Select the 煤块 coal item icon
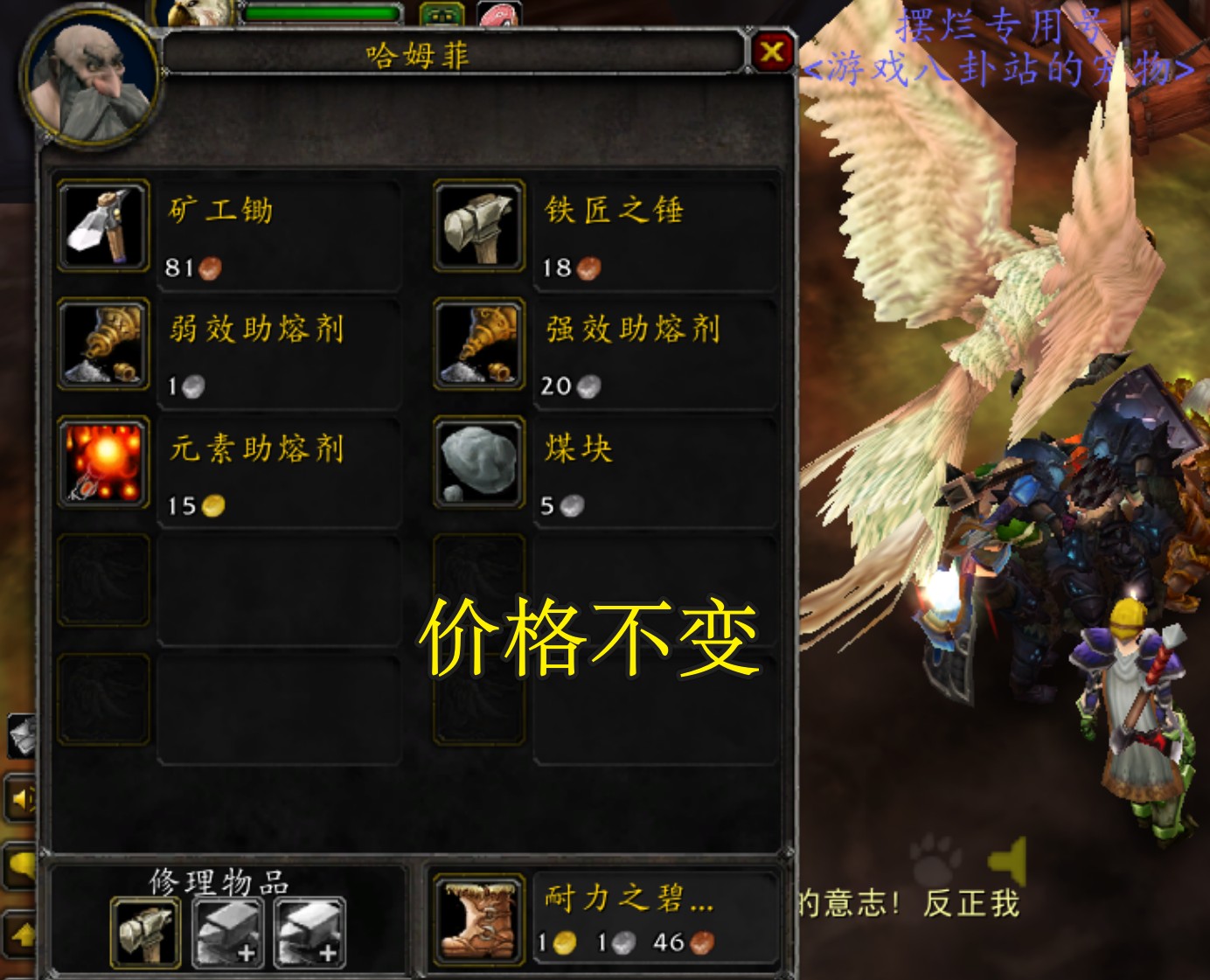The width and height of the screenshot is (1210, 980). [478, 463]
